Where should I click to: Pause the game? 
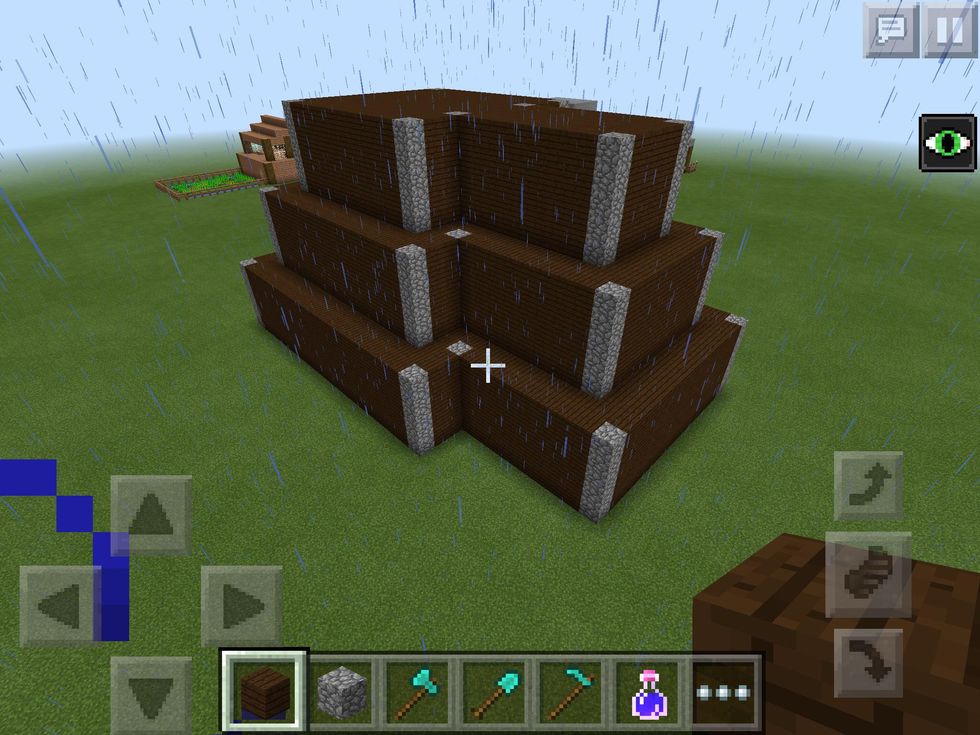[948, 30]
